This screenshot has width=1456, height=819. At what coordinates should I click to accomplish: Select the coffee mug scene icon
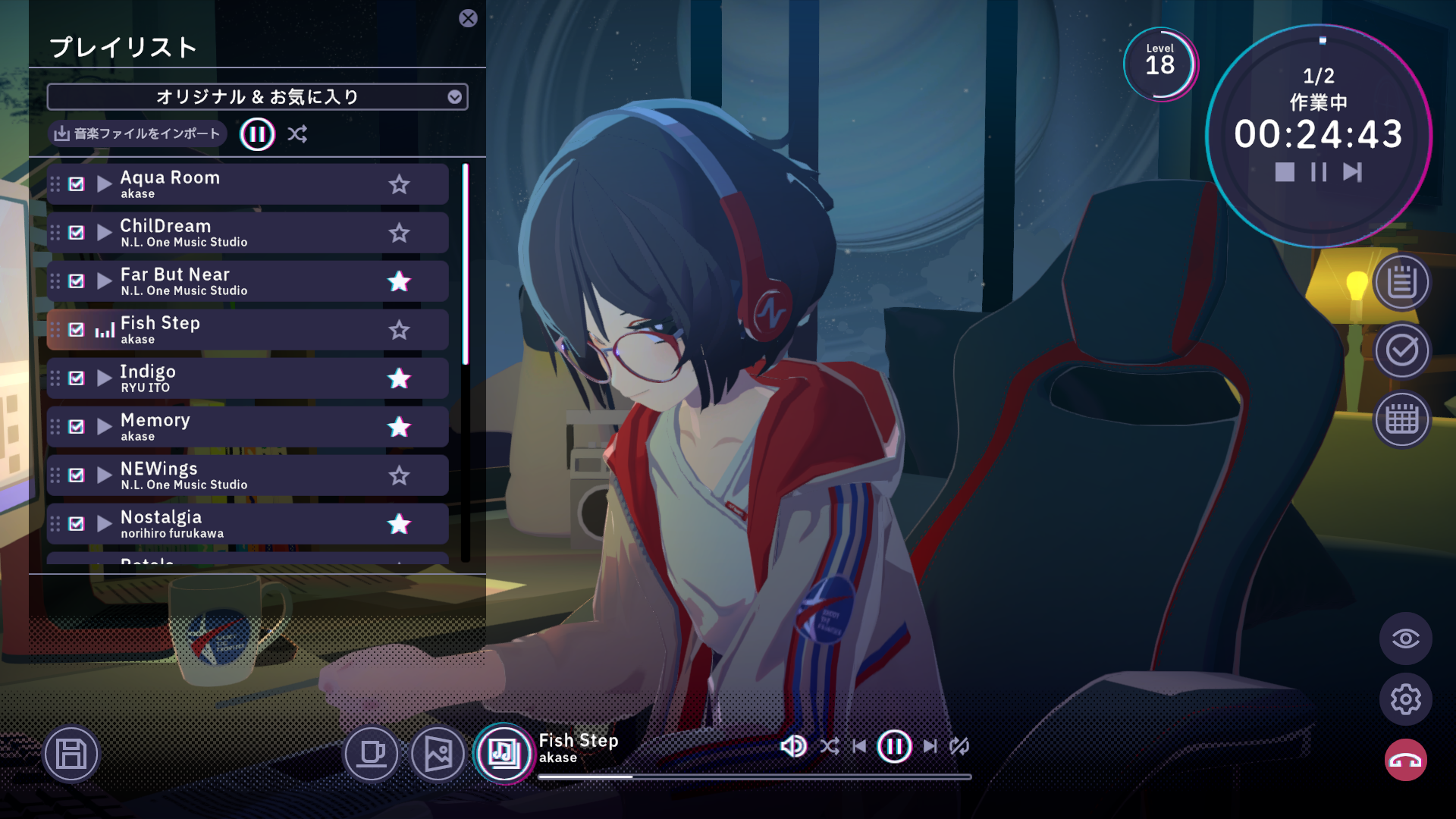tap(371, 753)
